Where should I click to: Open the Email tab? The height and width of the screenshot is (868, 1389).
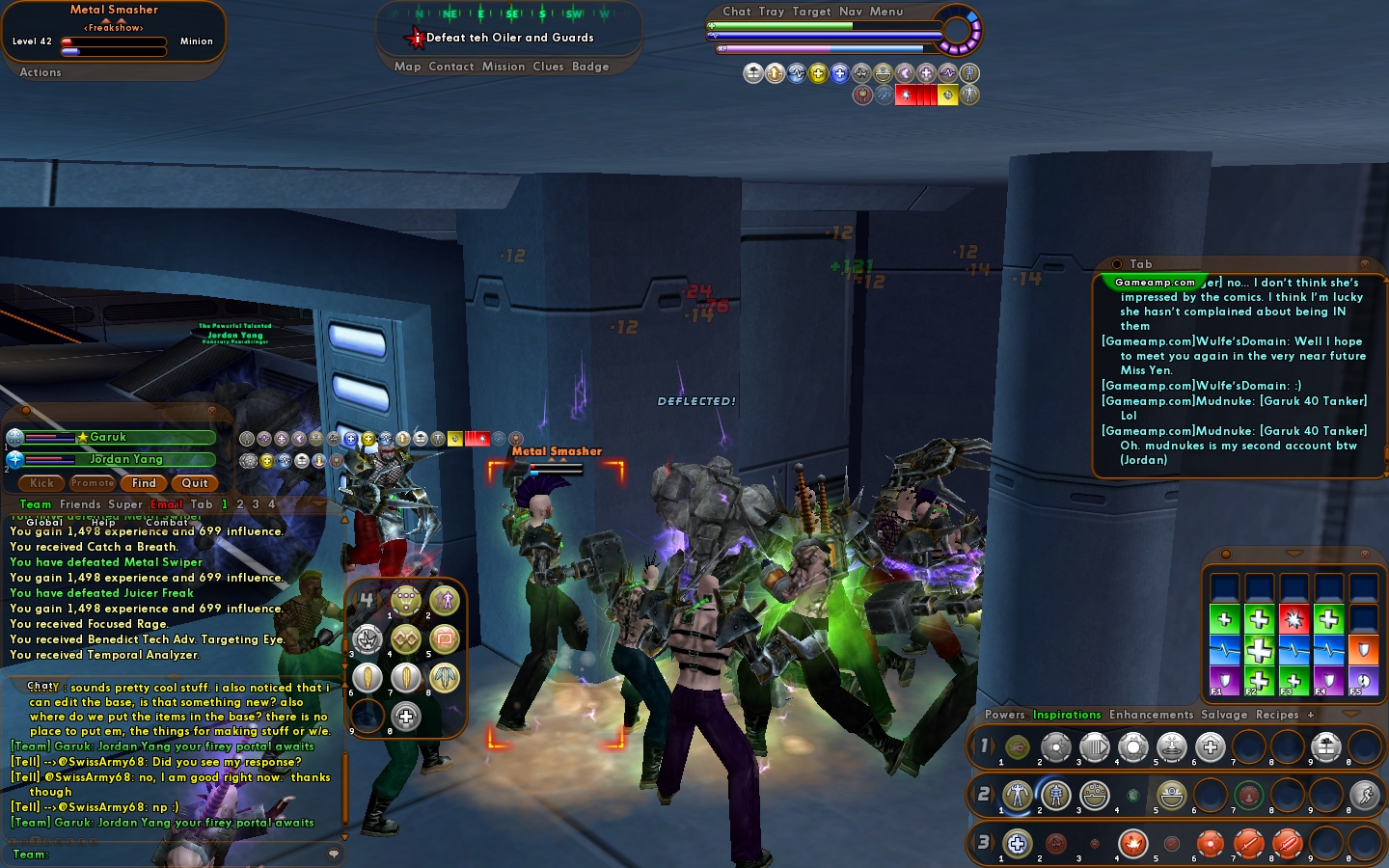click(x=167, y=504)
